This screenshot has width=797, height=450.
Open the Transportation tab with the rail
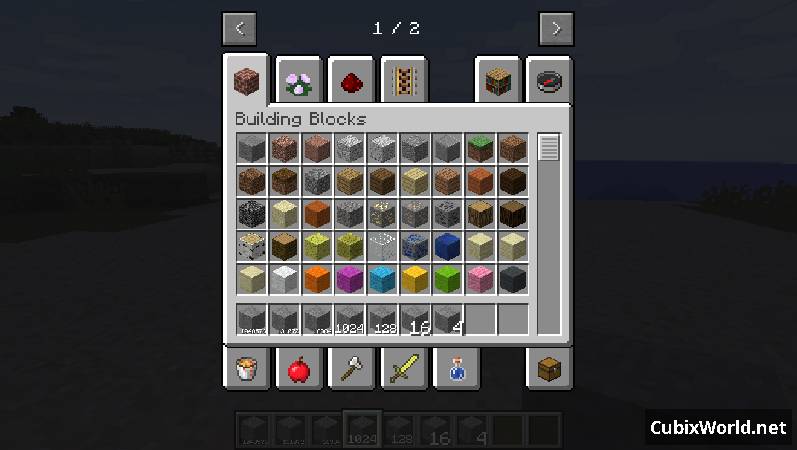click(x=404, y=82)
